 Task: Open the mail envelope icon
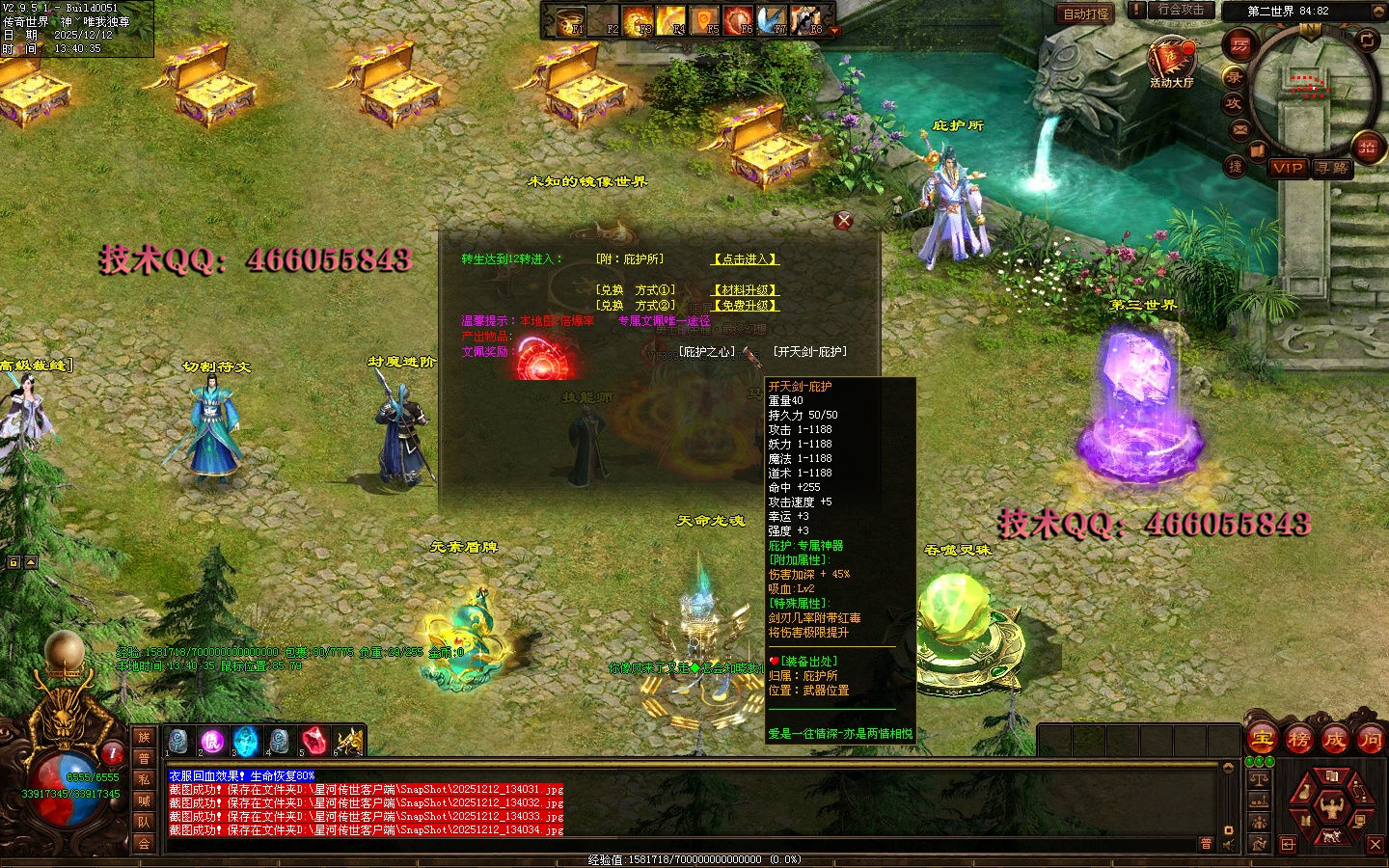(1240, 129)
